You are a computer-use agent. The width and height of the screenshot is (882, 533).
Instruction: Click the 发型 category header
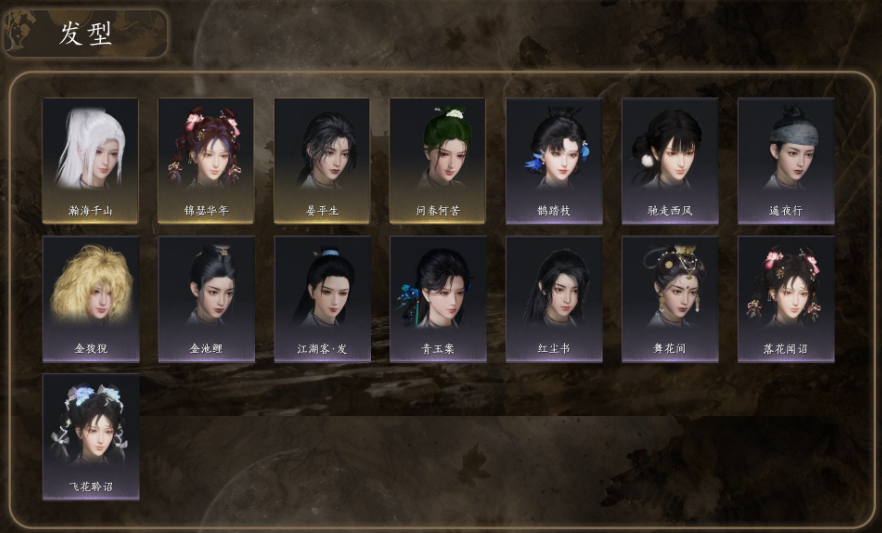85,33
